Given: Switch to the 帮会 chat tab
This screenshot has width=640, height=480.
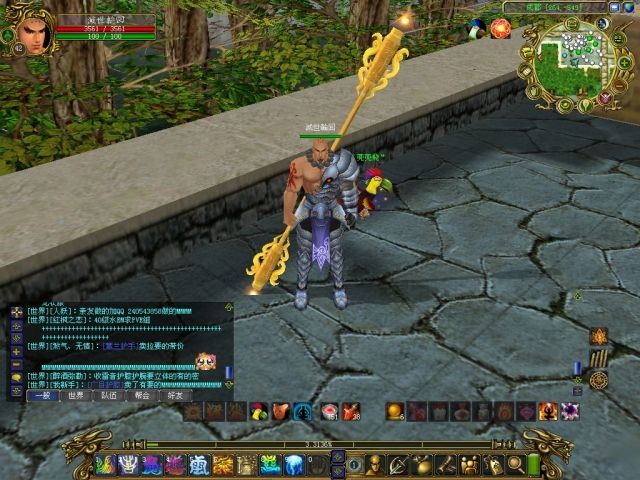Looking at the screenshot, I should (x=141, y=395).
